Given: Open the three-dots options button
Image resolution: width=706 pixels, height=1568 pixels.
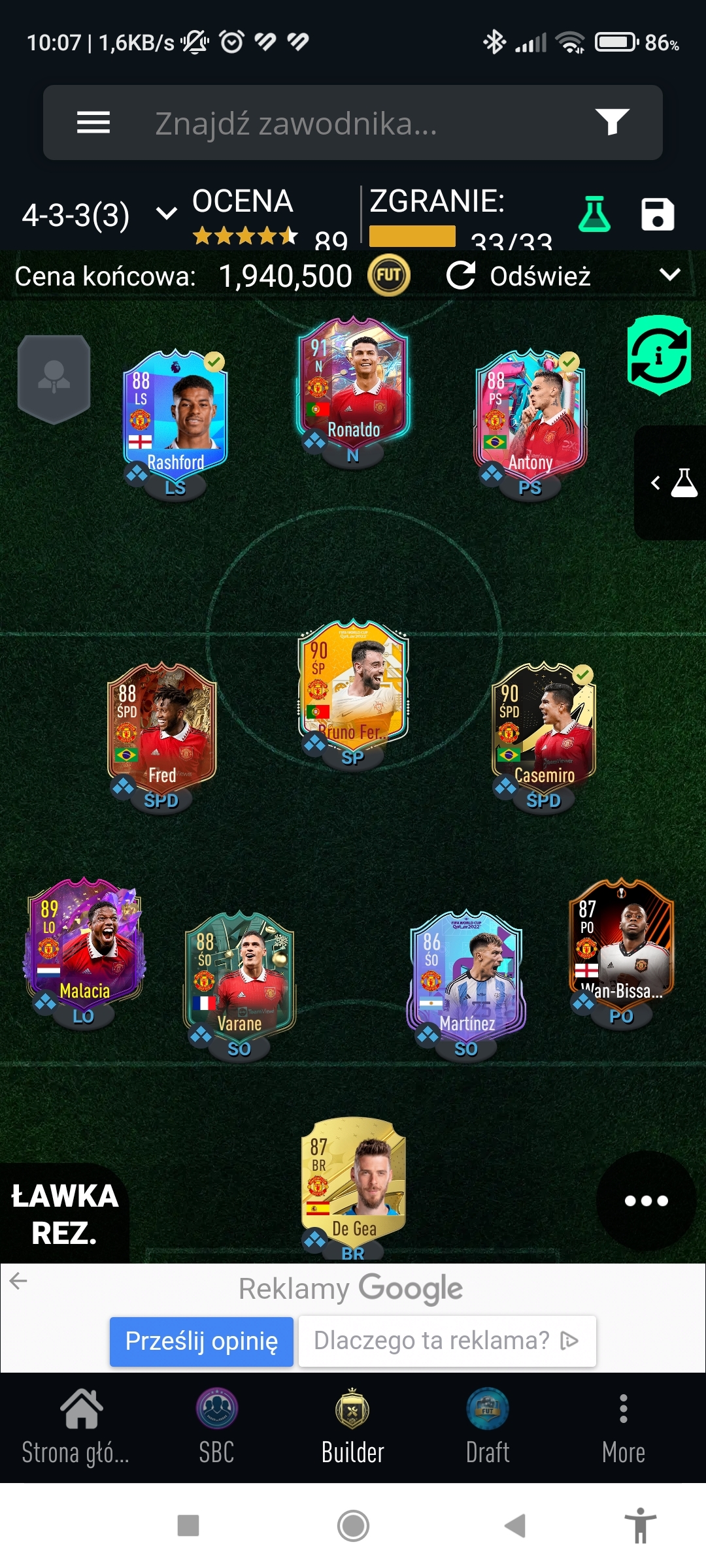Looking at the screenshot, I should click(646, 1200).
